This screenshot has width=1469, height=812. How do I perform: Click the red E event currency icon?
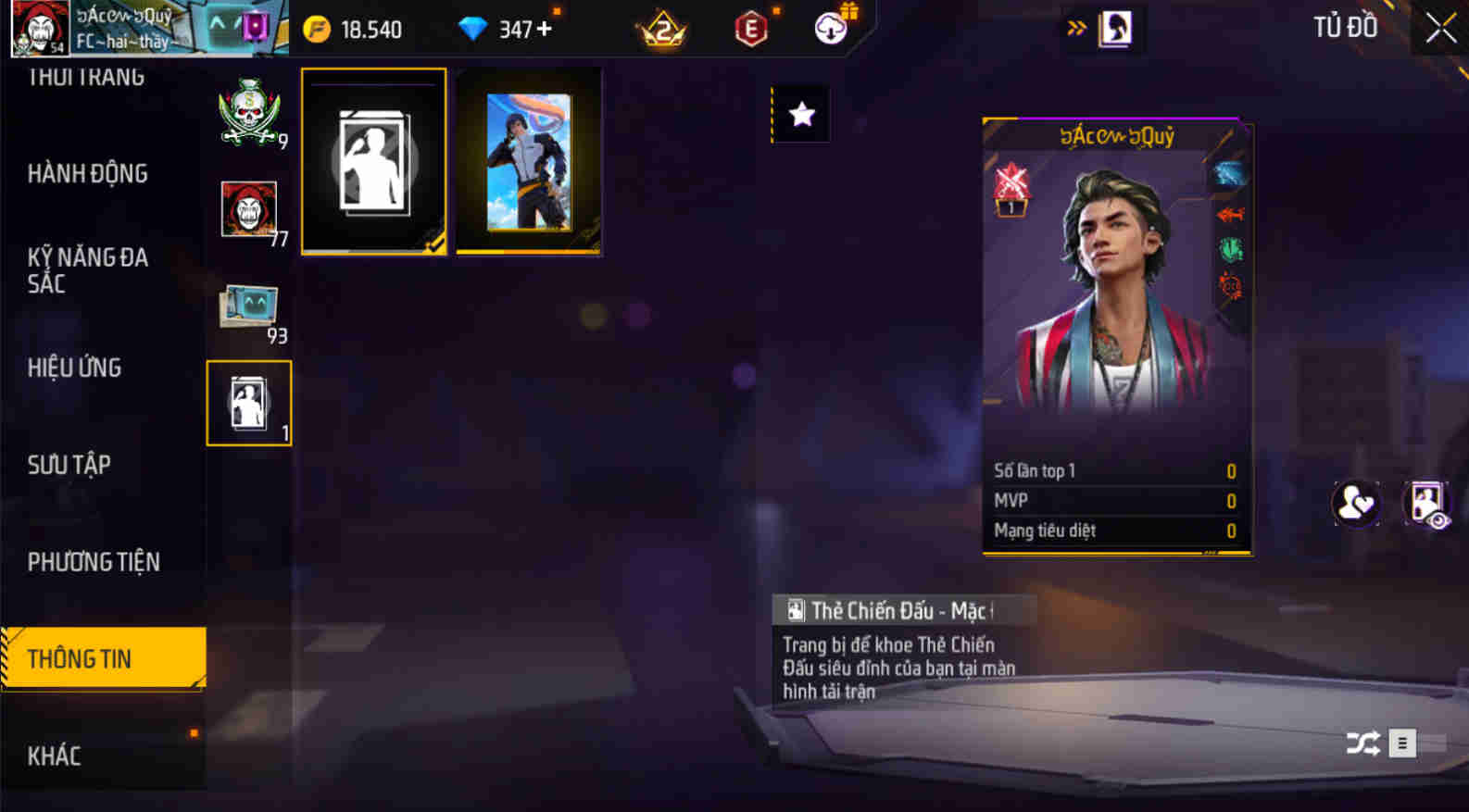click(x=748, y=28)
